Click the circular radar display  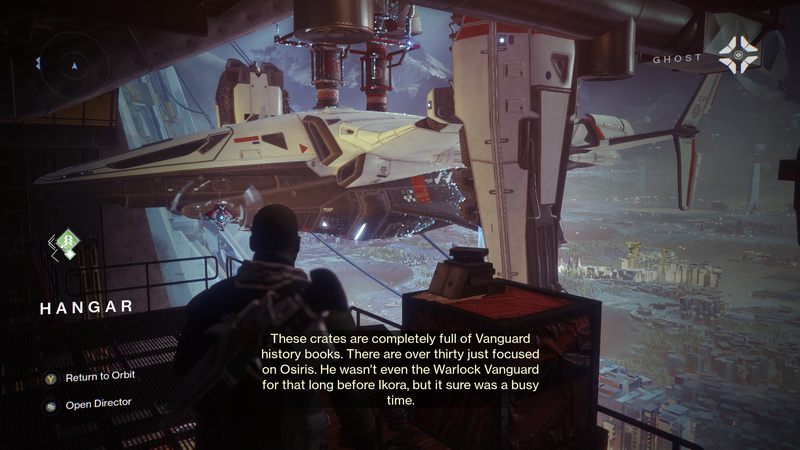tap(73, 63)
